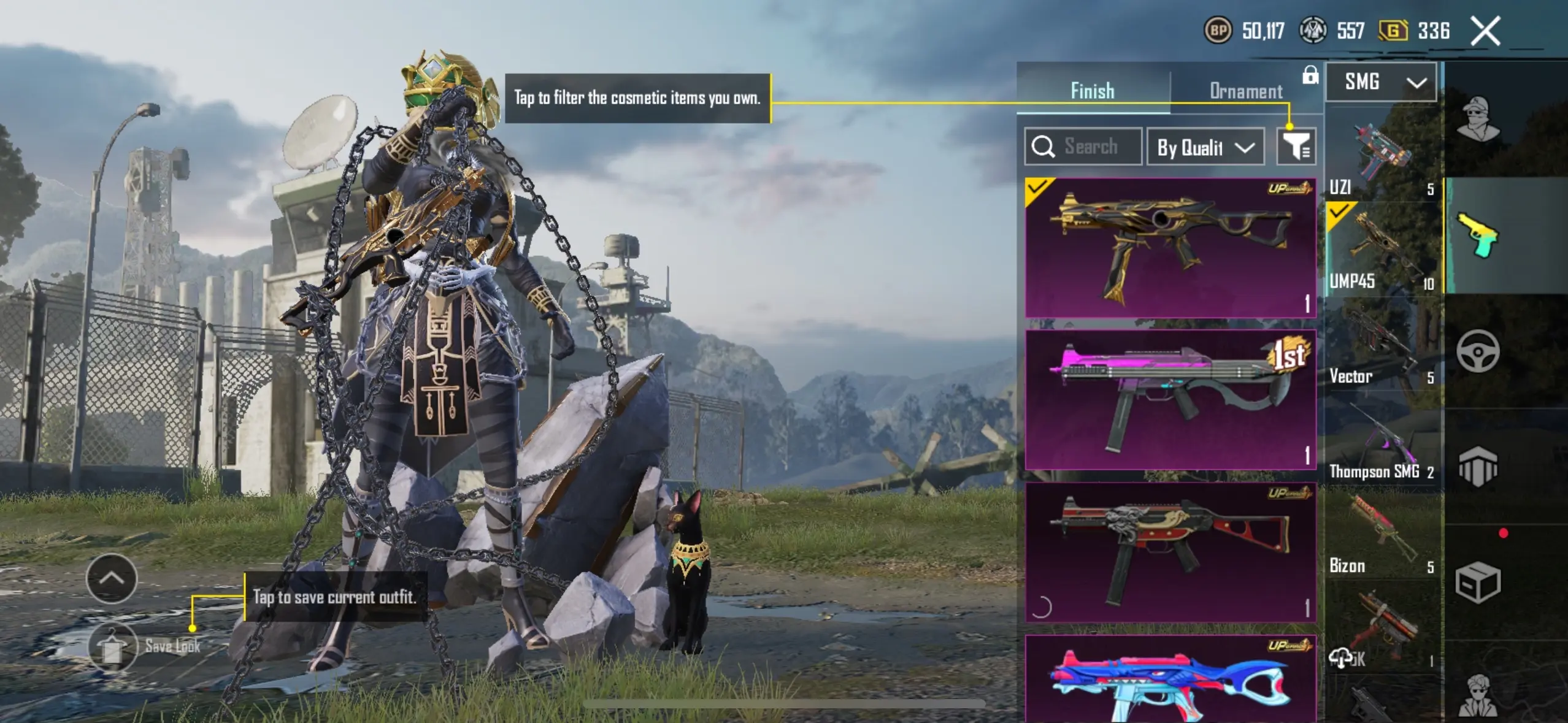Viewport: 1568px width, 723px height.
Task: Choose the pink 1st-badge UMP45 finish
Action: click(x=1170, y=400)
